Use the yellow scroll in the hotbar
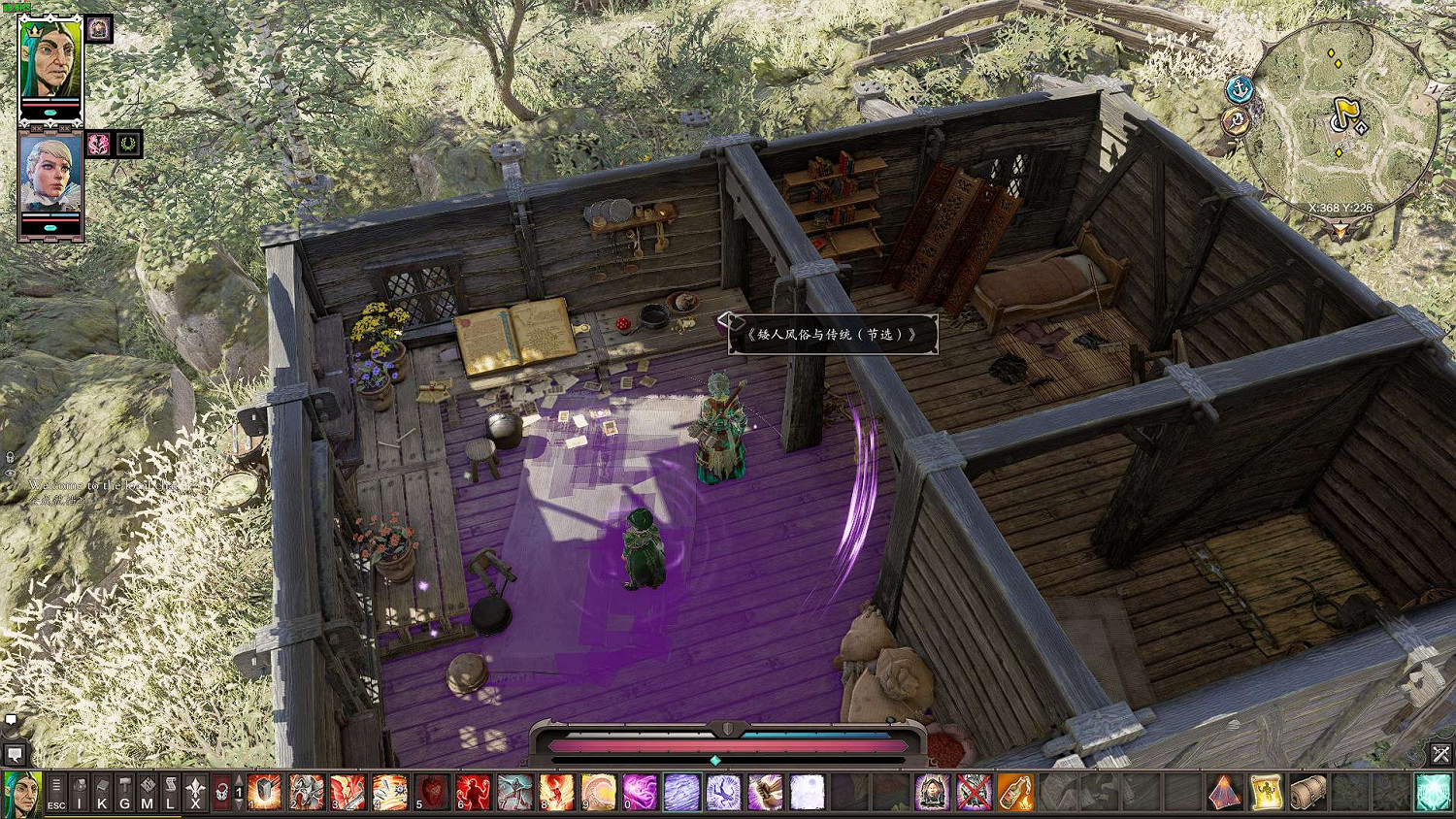The width and height of the screenshot is (1456, 819). click(x=1267, y=793)
